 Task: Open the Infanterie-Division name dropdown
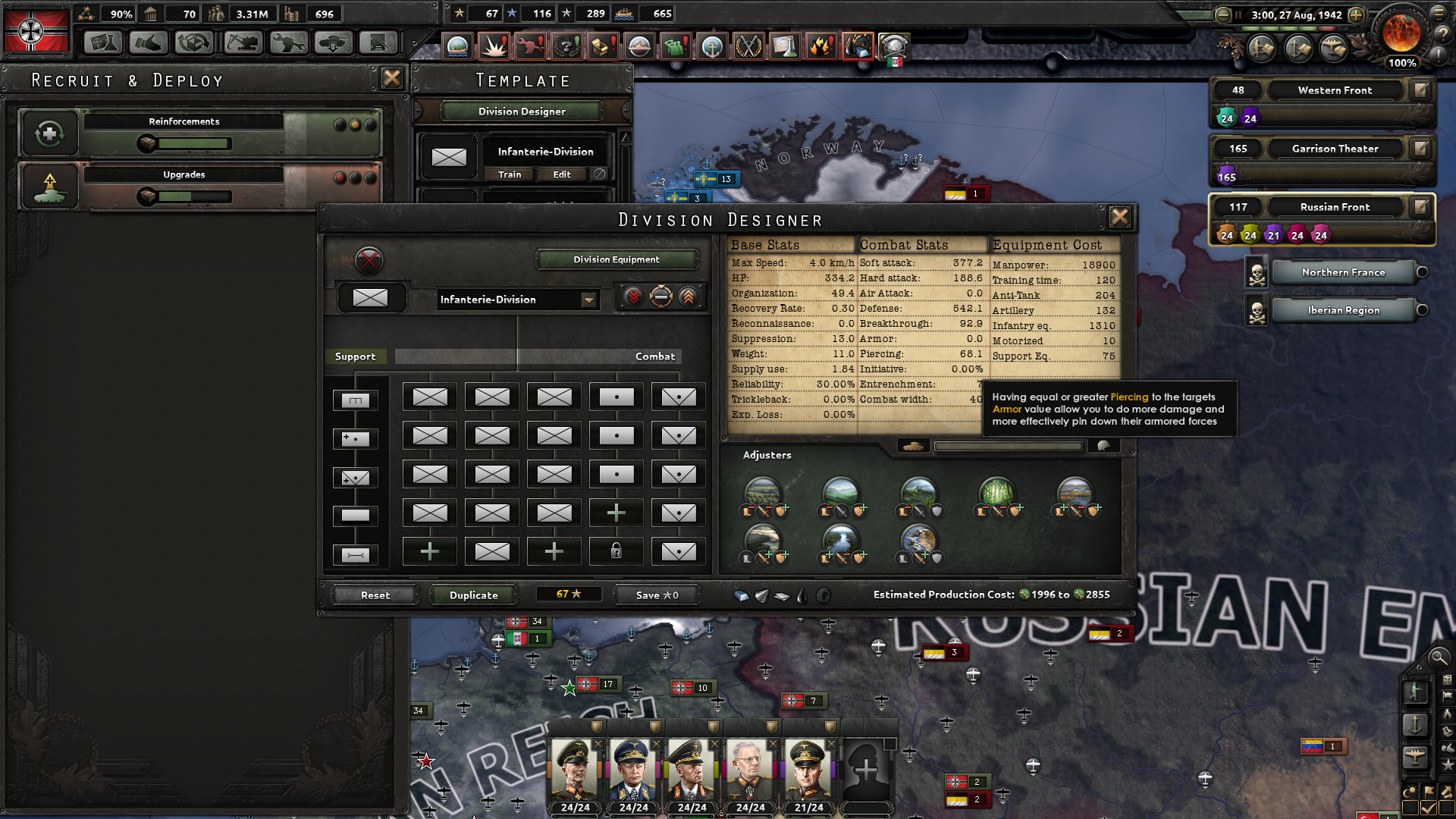589,300
